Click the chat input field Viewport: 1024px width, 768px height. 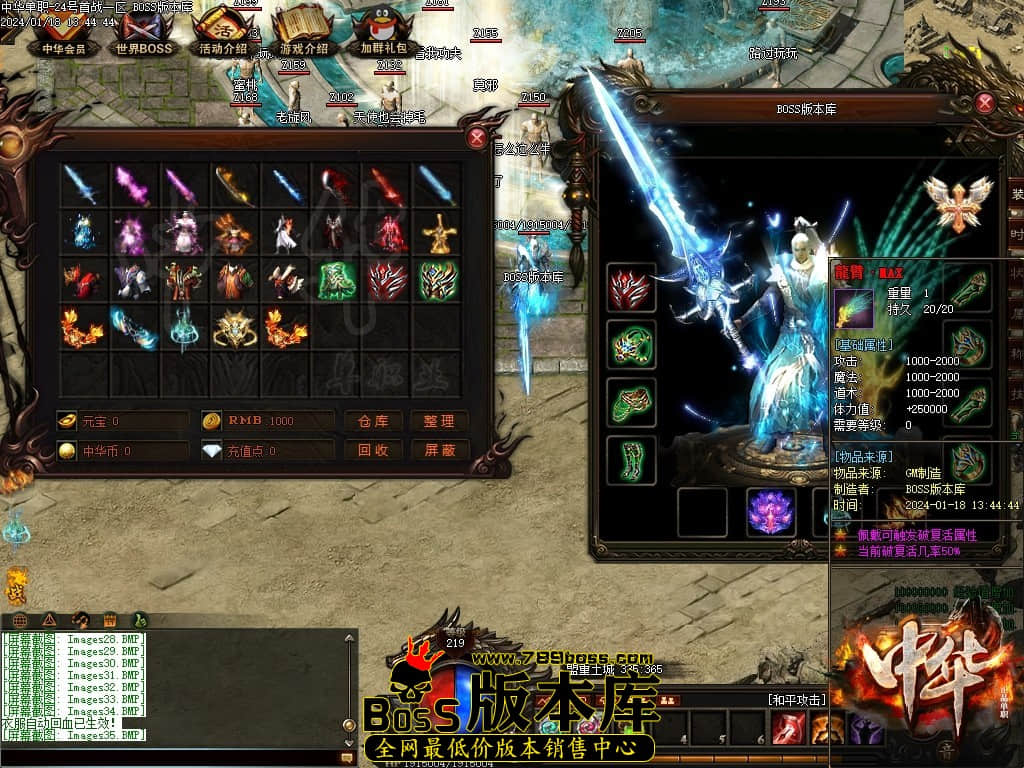[x=170, y=757]
